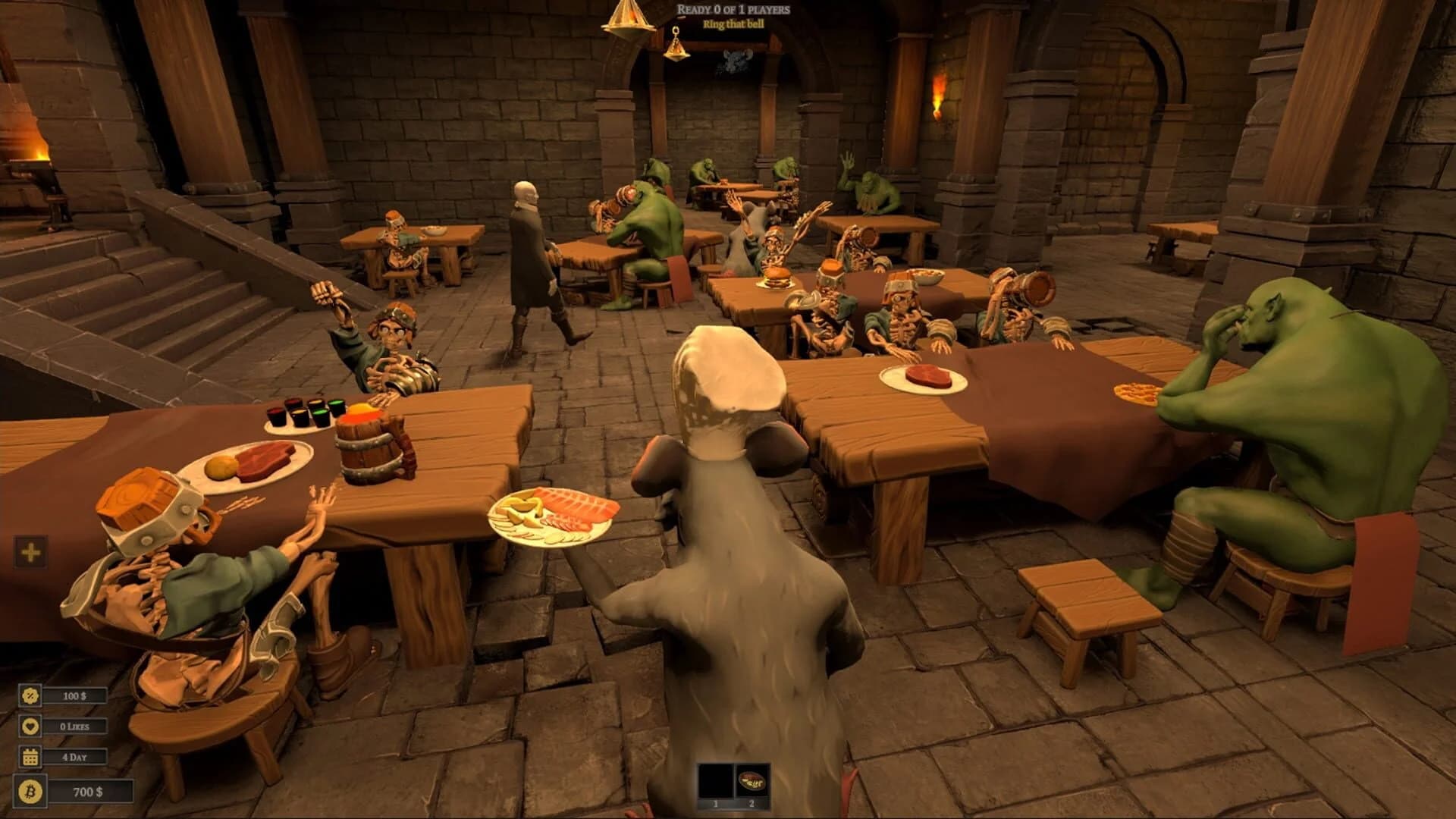
Task: Click the percentage coin earnings icon
Action: coord(29,695)
